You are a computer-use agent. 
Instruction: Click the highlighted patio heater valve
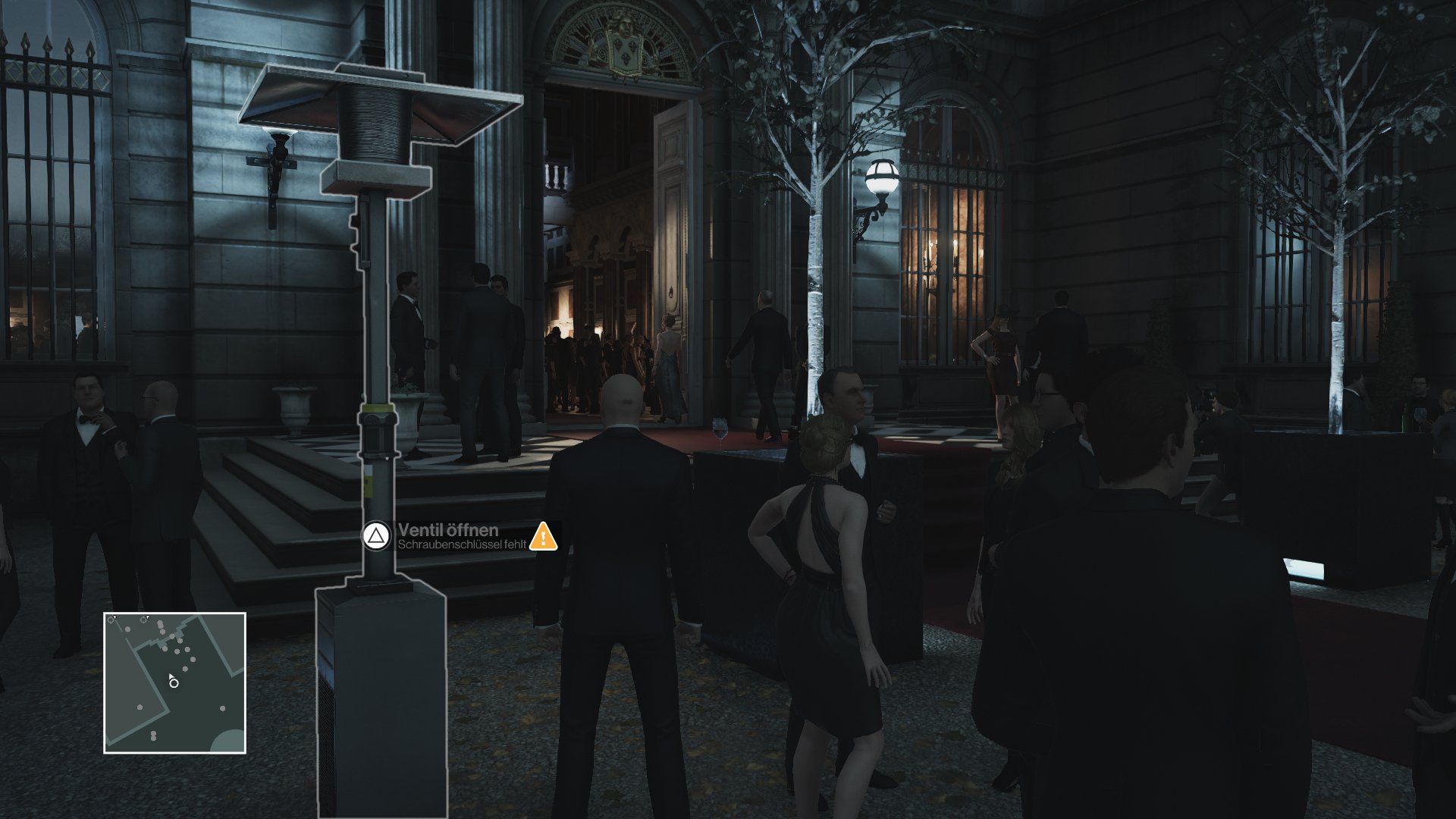377,432
